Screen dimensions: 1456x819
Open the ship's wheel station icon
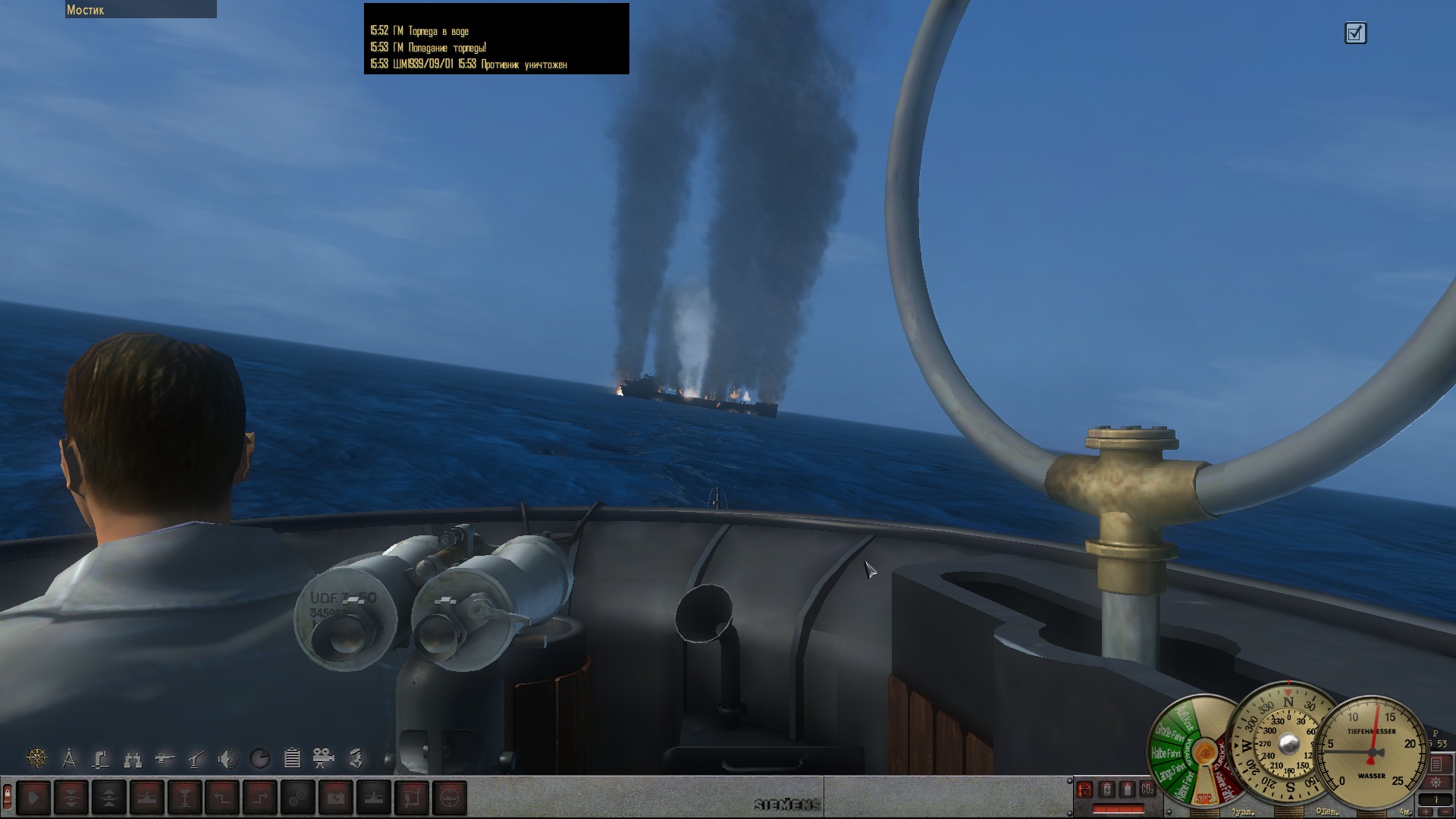[x=36, y=758]
